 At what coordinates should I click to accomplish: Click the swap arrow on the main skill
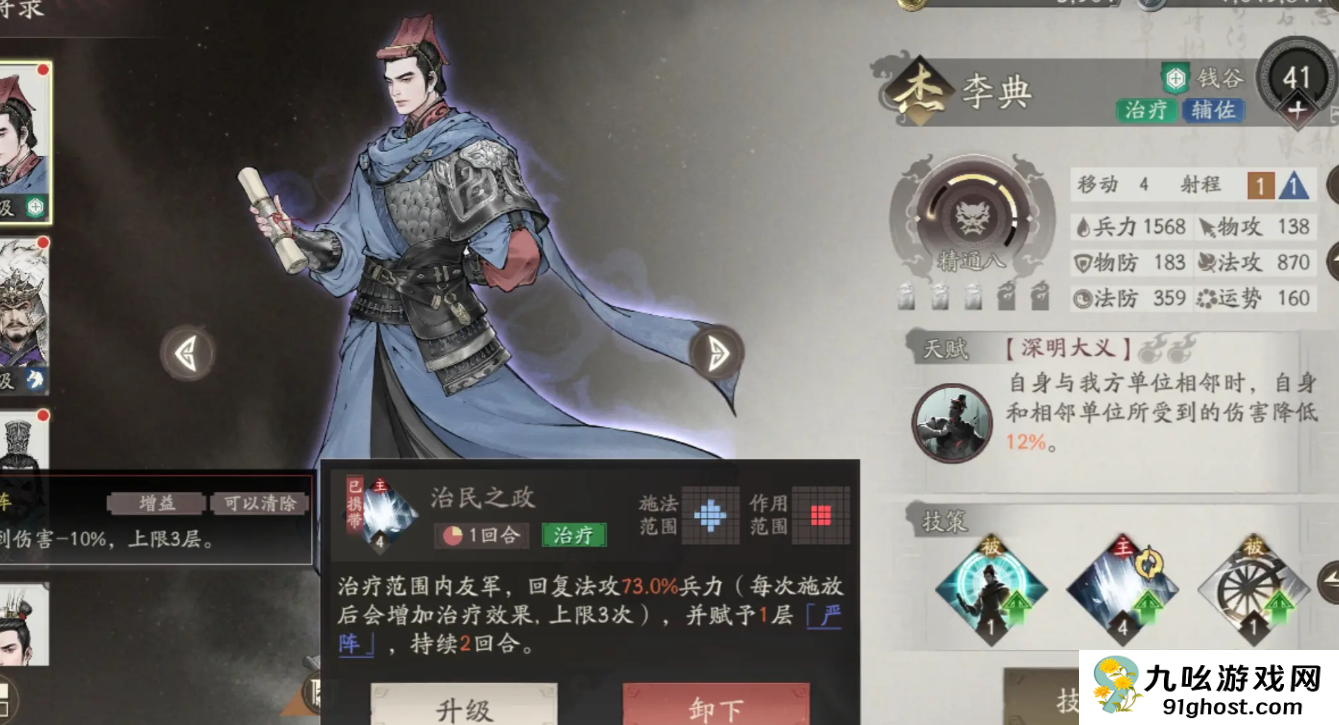[x=1151, y=565]
